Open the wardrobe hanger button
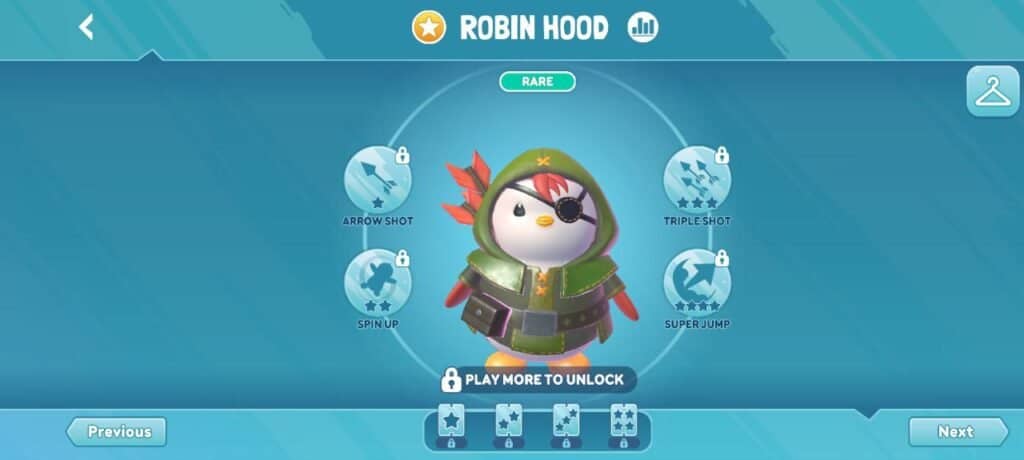Viewport: 1024px width, 460px height. tap(992, 92)
